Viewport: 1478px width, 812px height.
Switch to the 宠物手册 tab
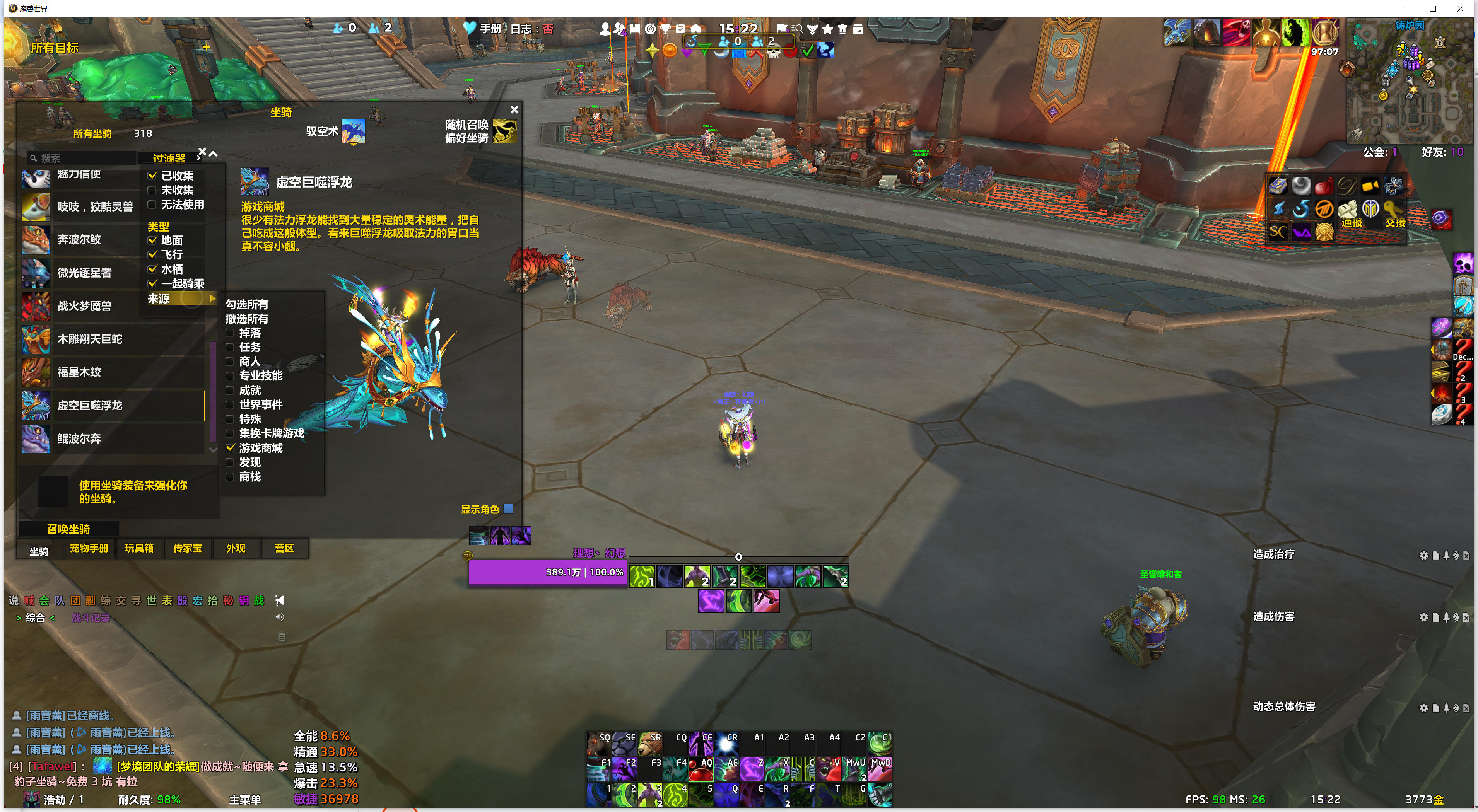[89, 548]
